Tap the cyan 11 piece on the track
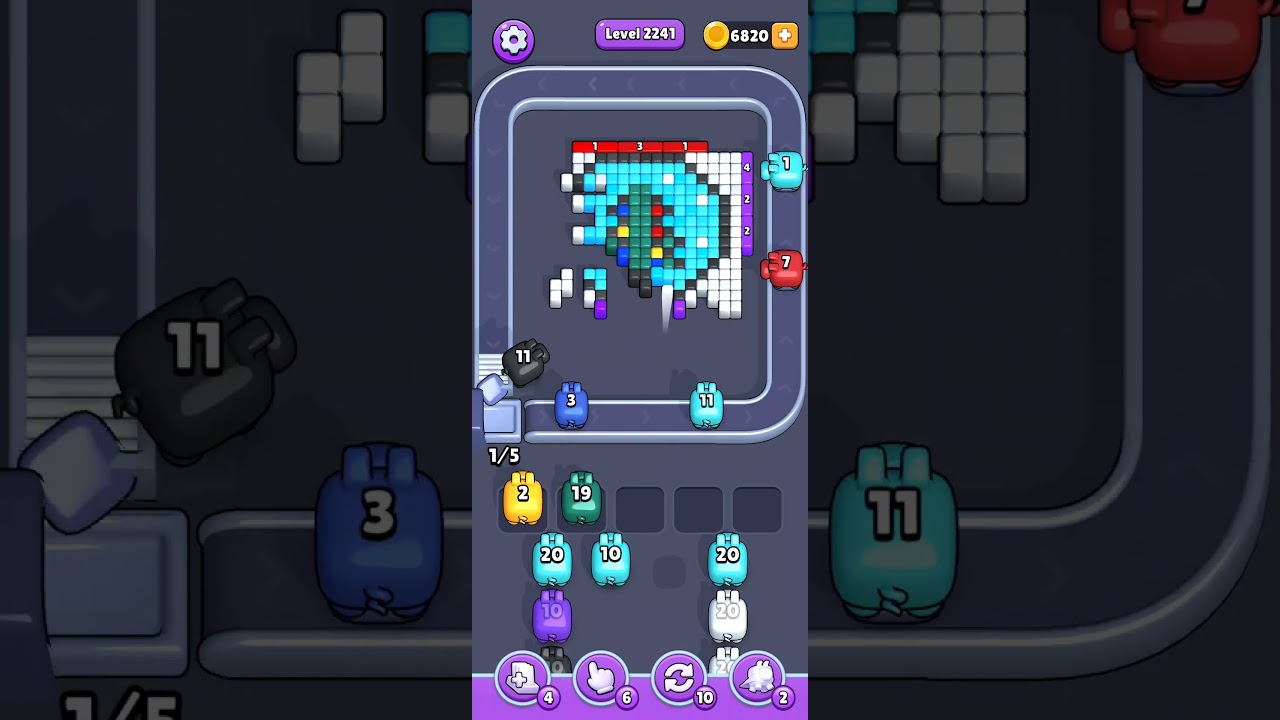The width and height of the screenshot is (1280, 720). point(708,405)
